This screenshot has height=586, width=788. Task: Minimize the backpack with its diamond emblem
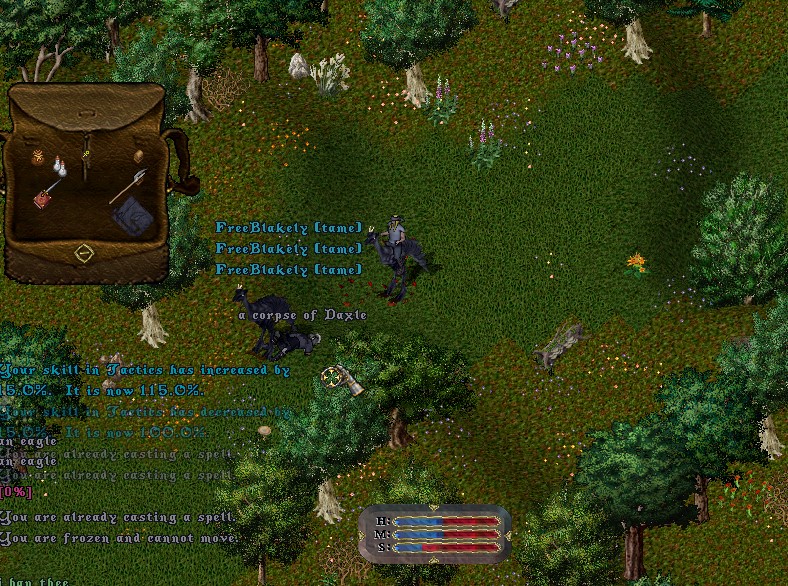85,253
